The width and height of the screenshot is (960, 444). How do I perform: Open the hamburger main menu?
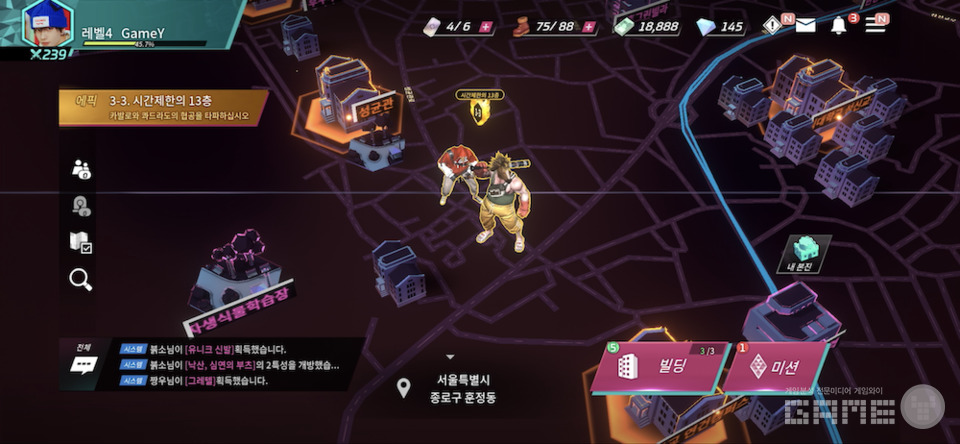tap(875, 25)
